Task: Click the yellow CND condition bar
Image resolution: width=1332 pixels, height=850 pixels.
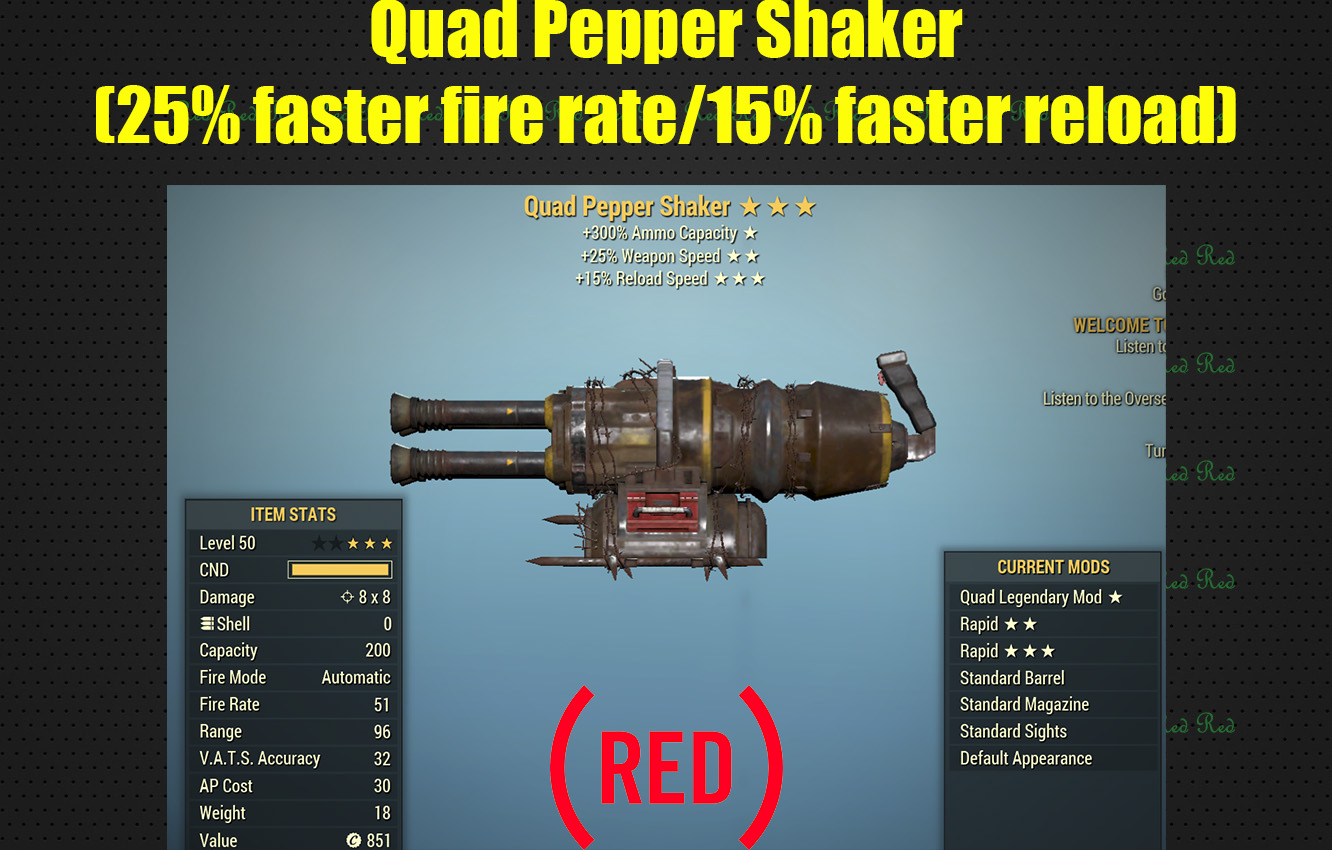Action: (341, 569)
